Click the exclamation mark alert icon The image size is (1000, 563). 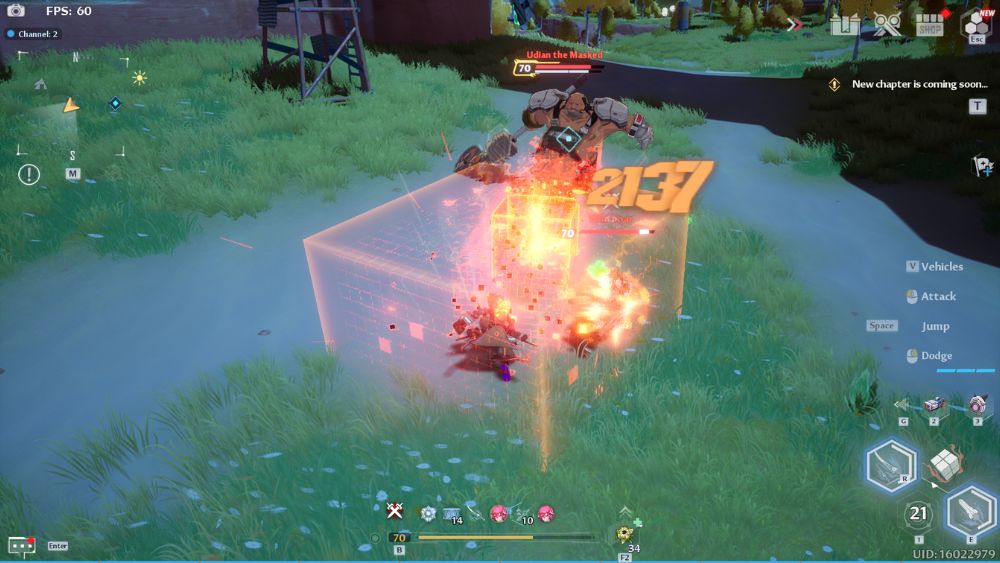coord(29,174)
